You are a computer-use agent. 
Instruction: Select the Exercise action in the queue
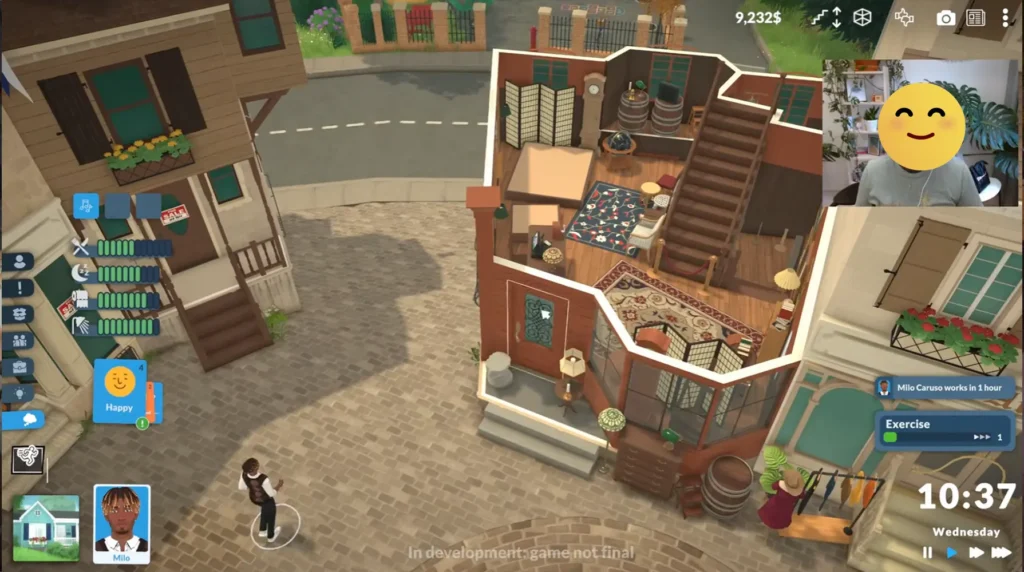pyautogui.click(x=943, y=431)
